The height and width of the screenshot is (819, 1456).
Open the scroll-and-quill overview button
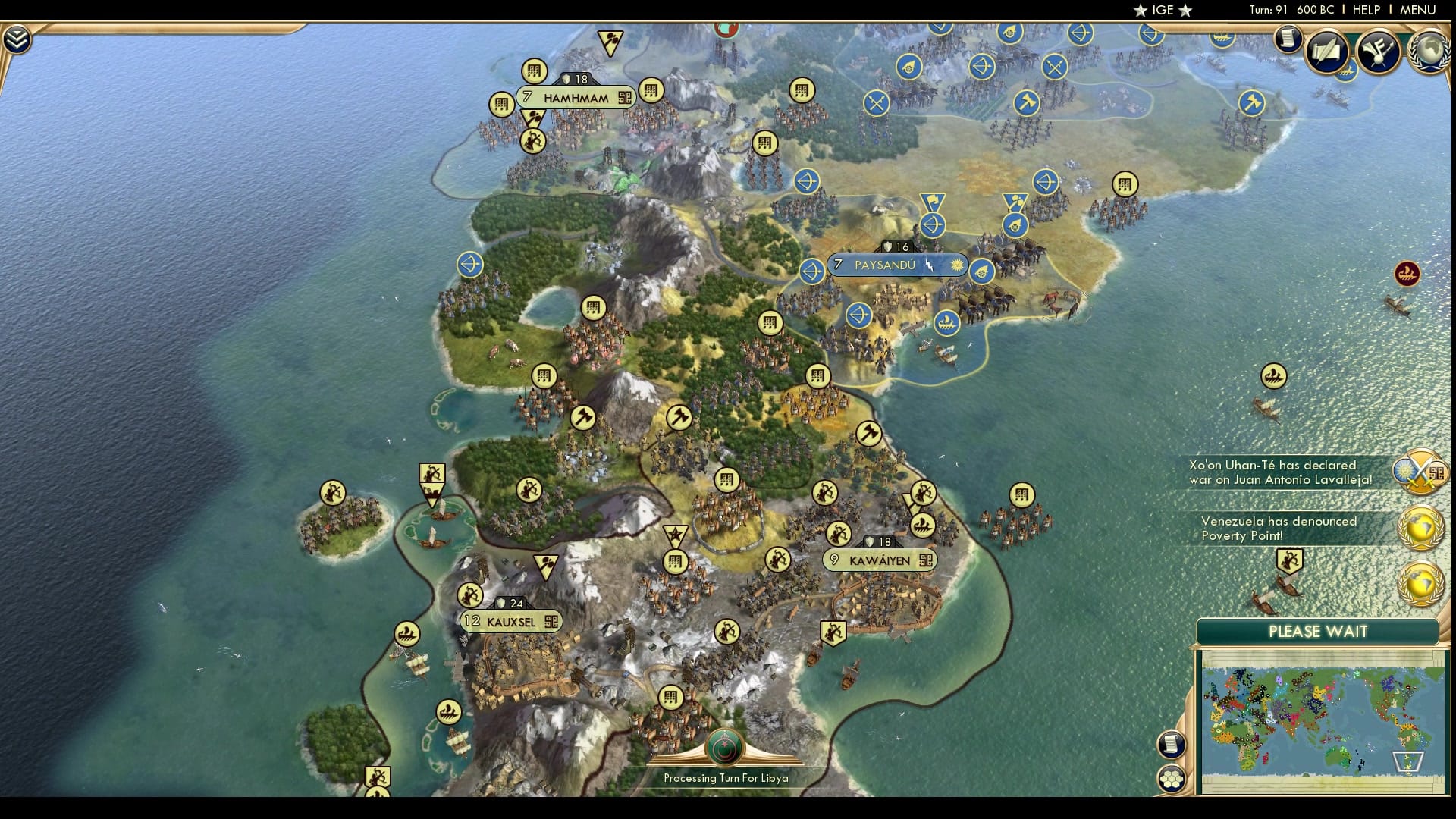tap(1327, 52)
